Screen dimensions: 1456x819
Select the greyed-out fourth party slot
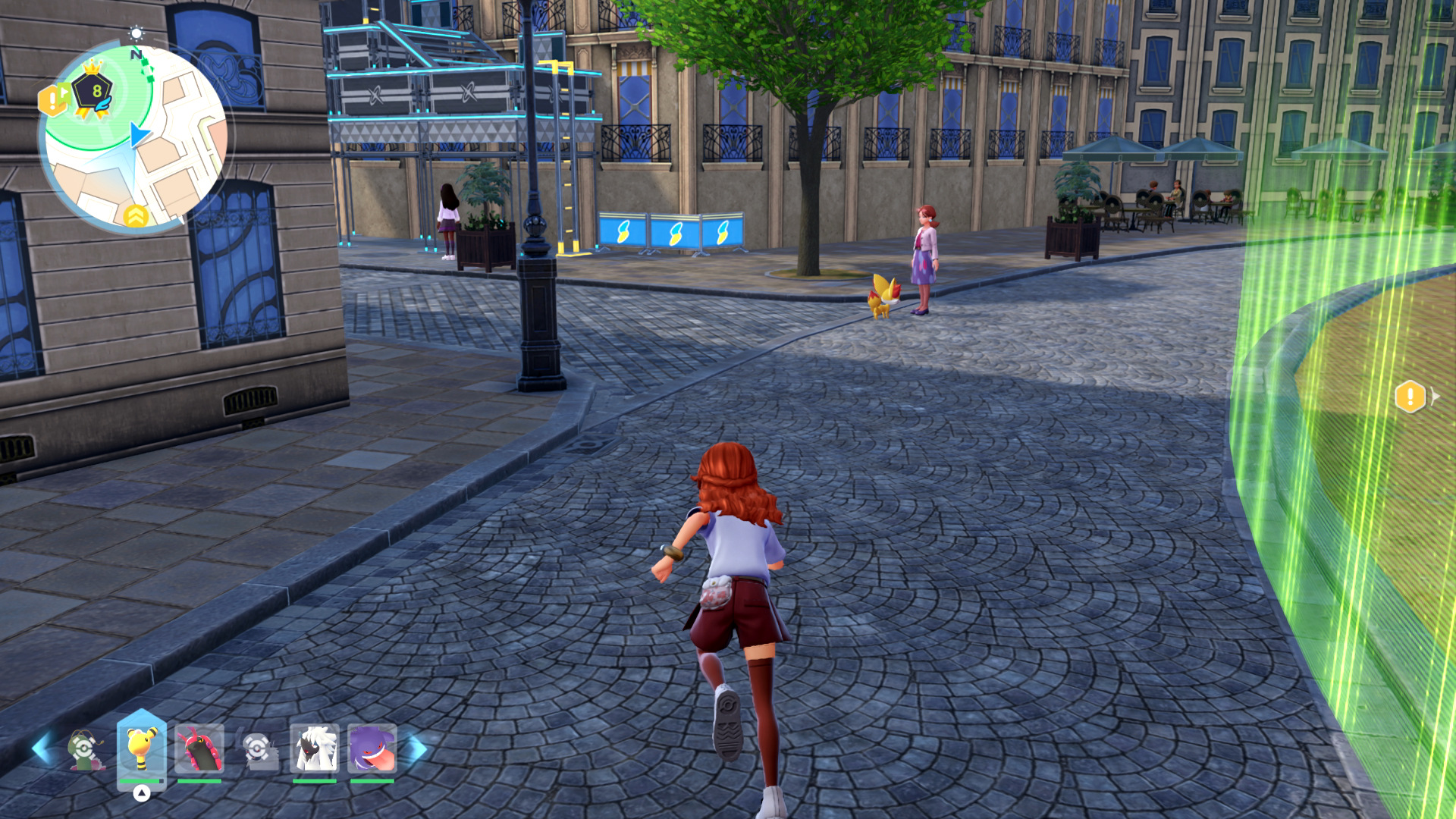258,749
